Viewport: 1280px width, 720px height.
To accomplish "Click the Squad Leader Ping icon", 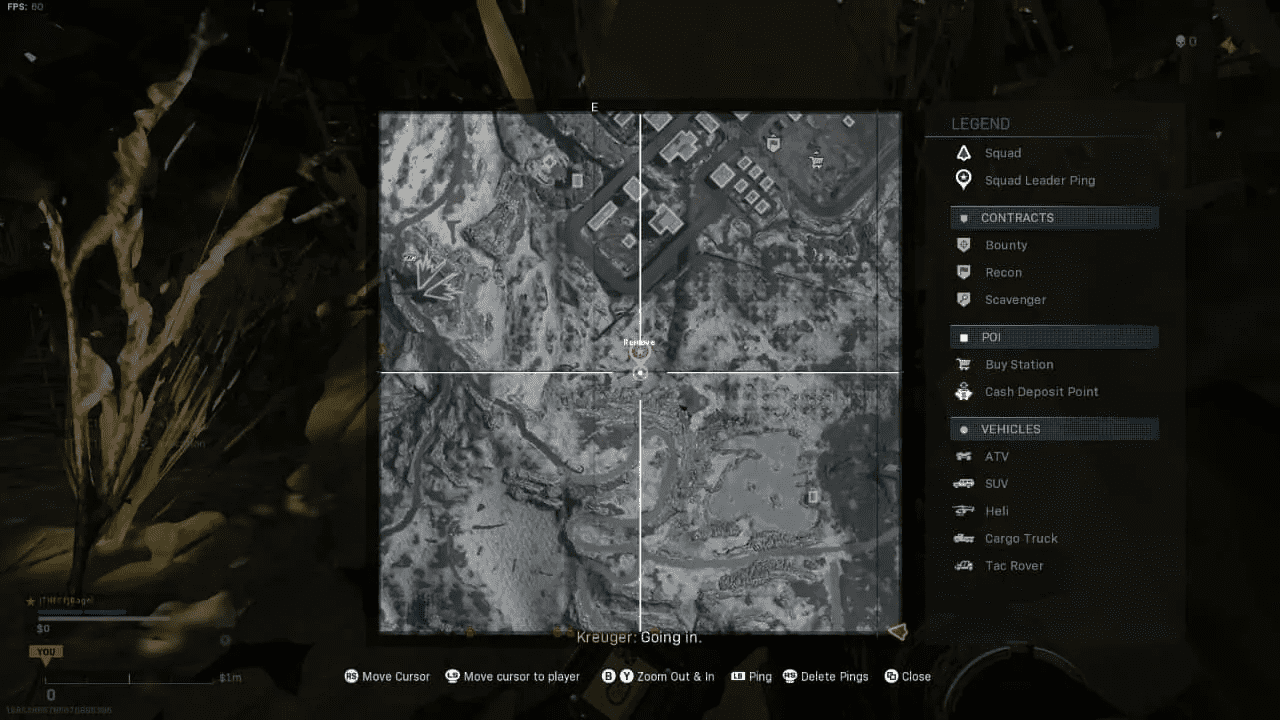I will 963,180.
